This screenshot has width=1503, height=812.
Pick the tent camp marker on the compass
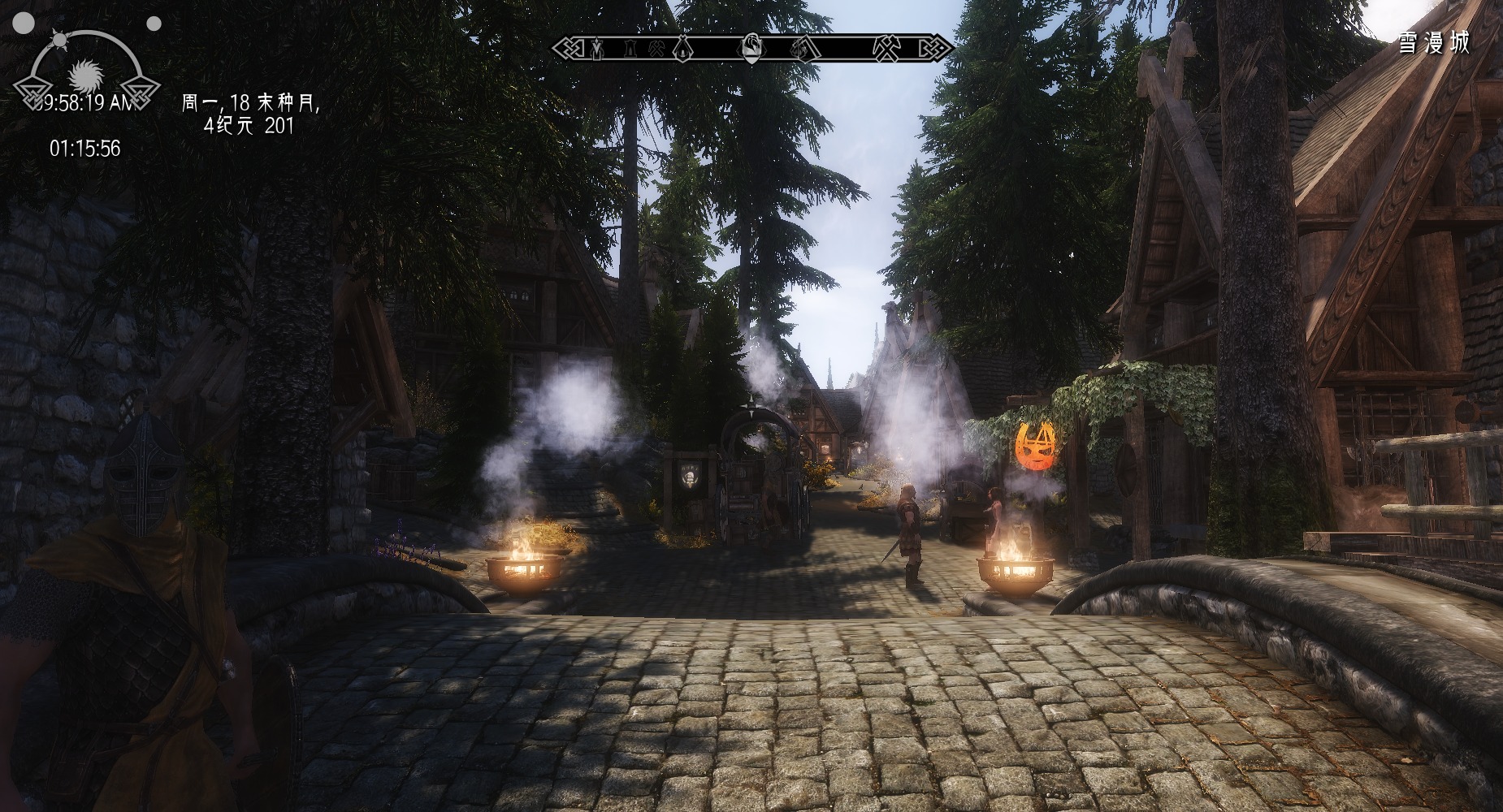pos(684,49)
